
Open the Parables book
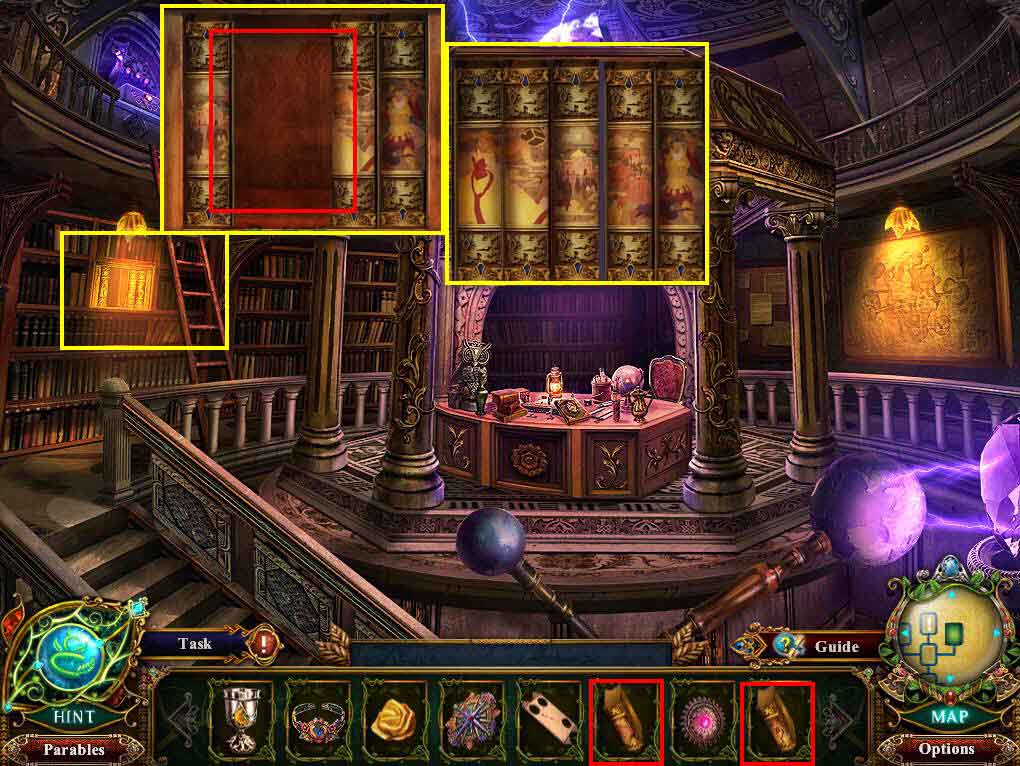point(73,748)
